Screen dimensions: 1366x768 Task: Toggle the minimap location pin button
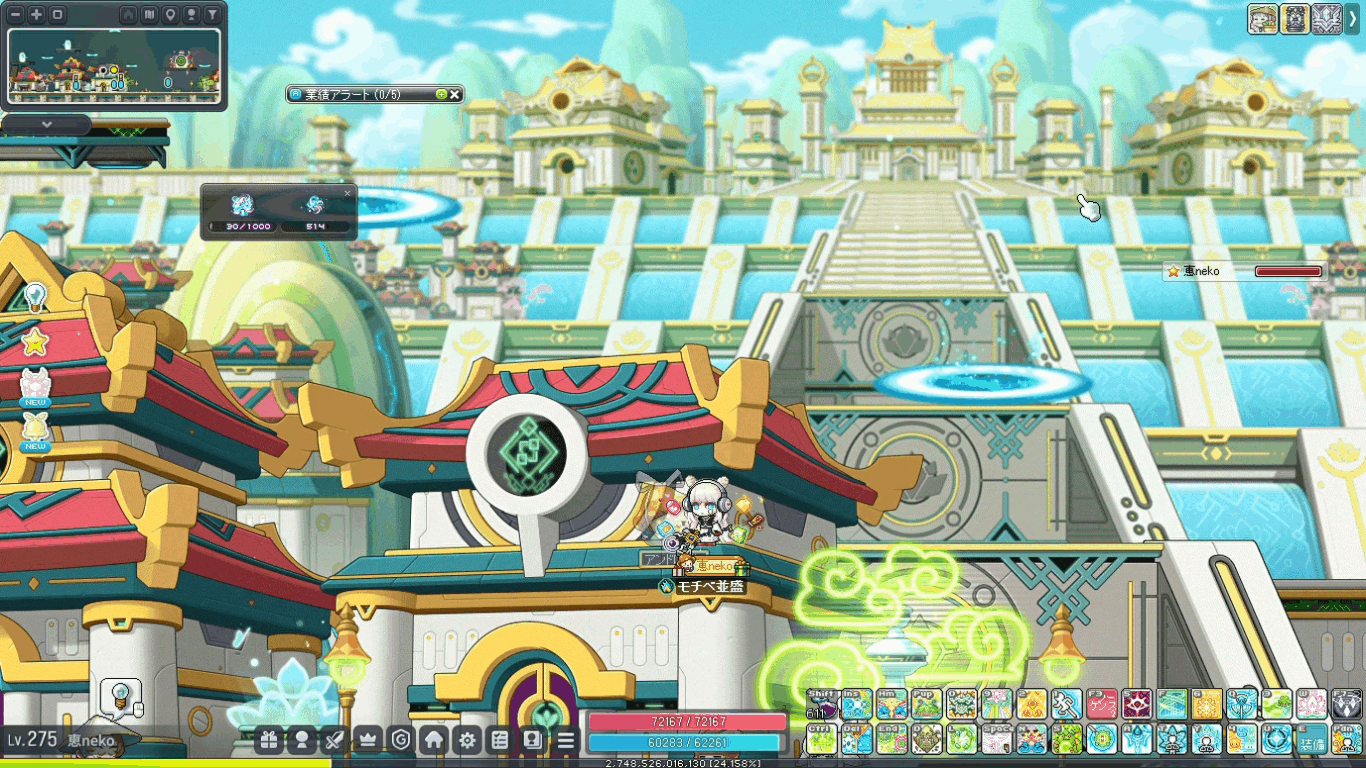(171, 15)
